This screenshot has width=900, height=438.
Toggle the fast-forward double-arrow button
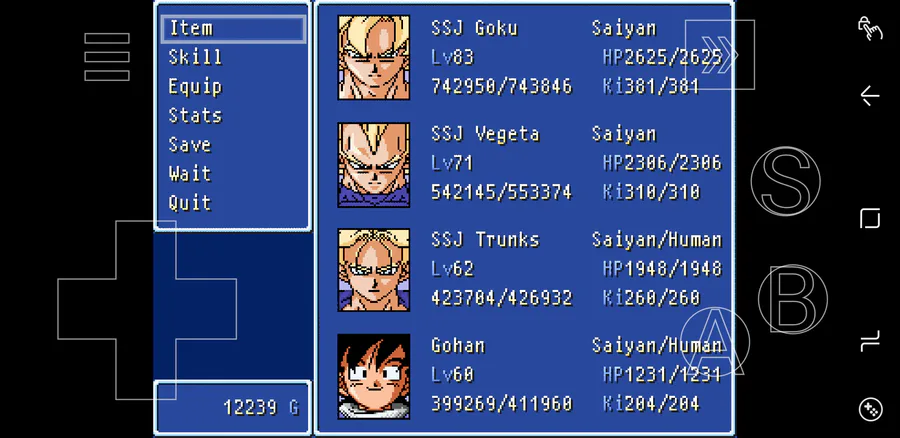point(720,54)
